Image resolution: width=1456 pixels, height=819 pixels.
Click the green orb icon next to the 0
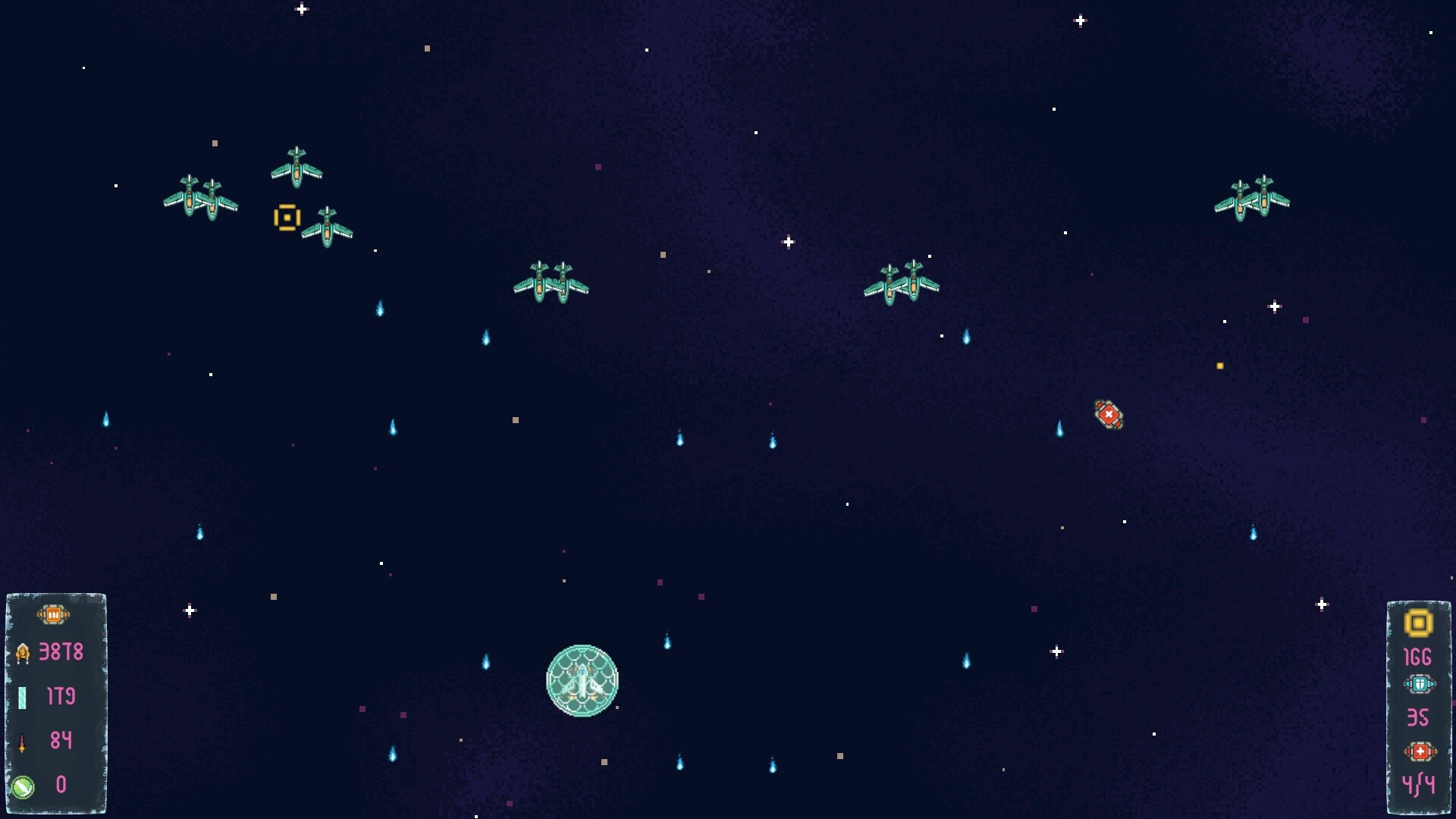pyautogui.click(x=24, y=787)
